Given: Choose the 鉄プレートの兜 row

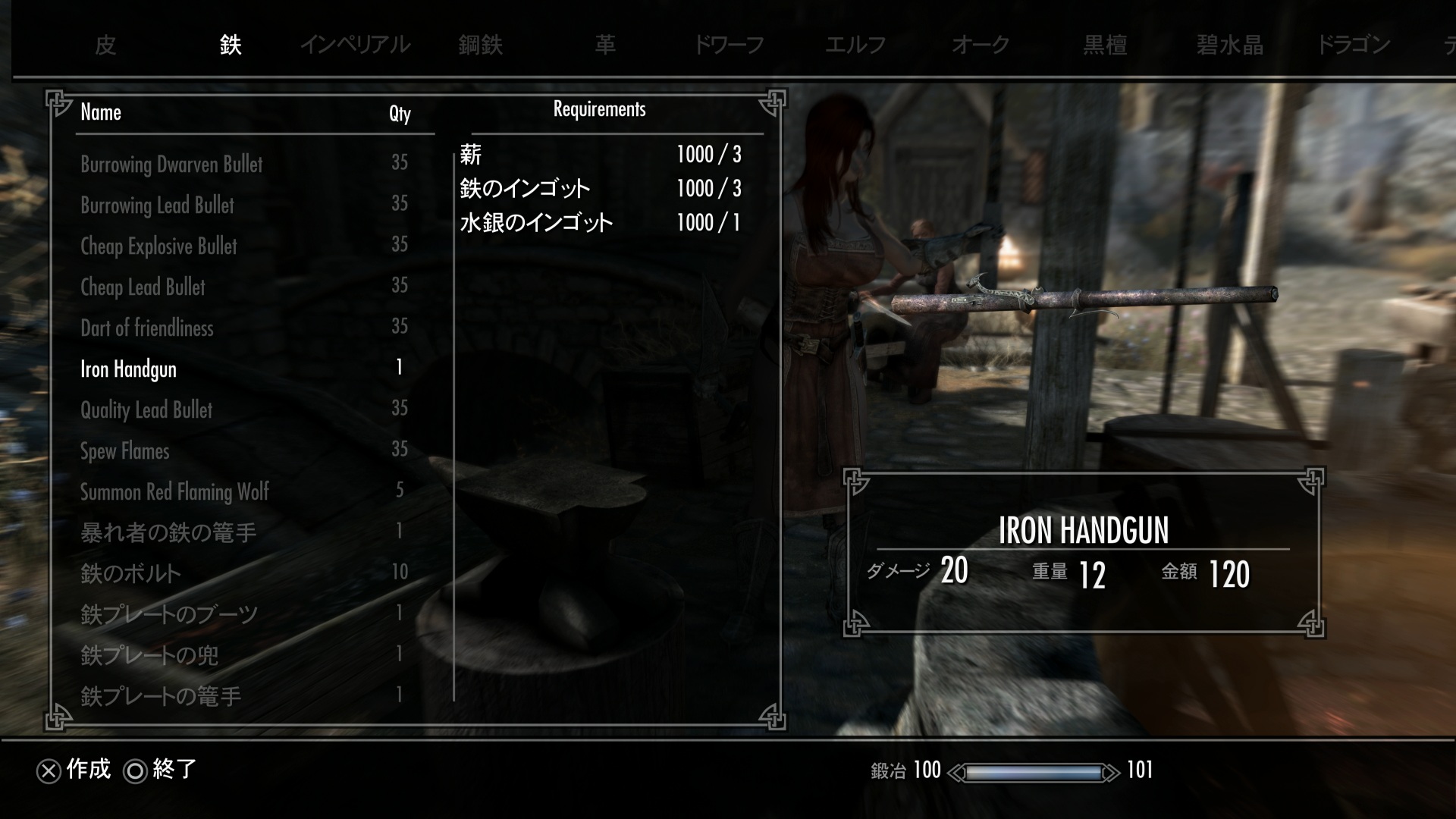Looking at the screenshot, I should tap(149, 655).
